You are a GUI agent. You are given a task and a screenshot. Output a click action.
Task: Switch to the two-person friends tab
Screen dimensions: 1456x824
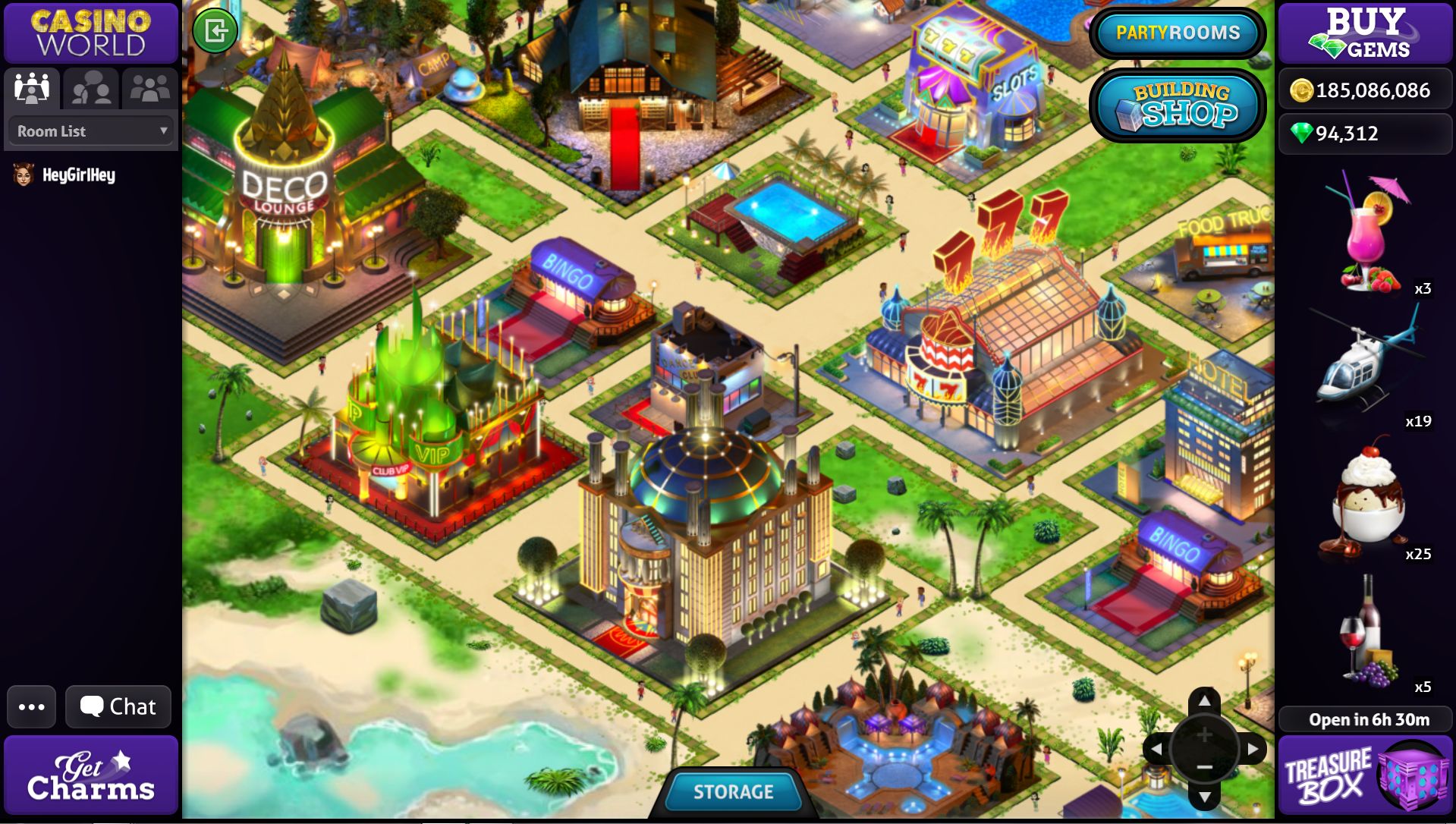[x=91, y=89]
